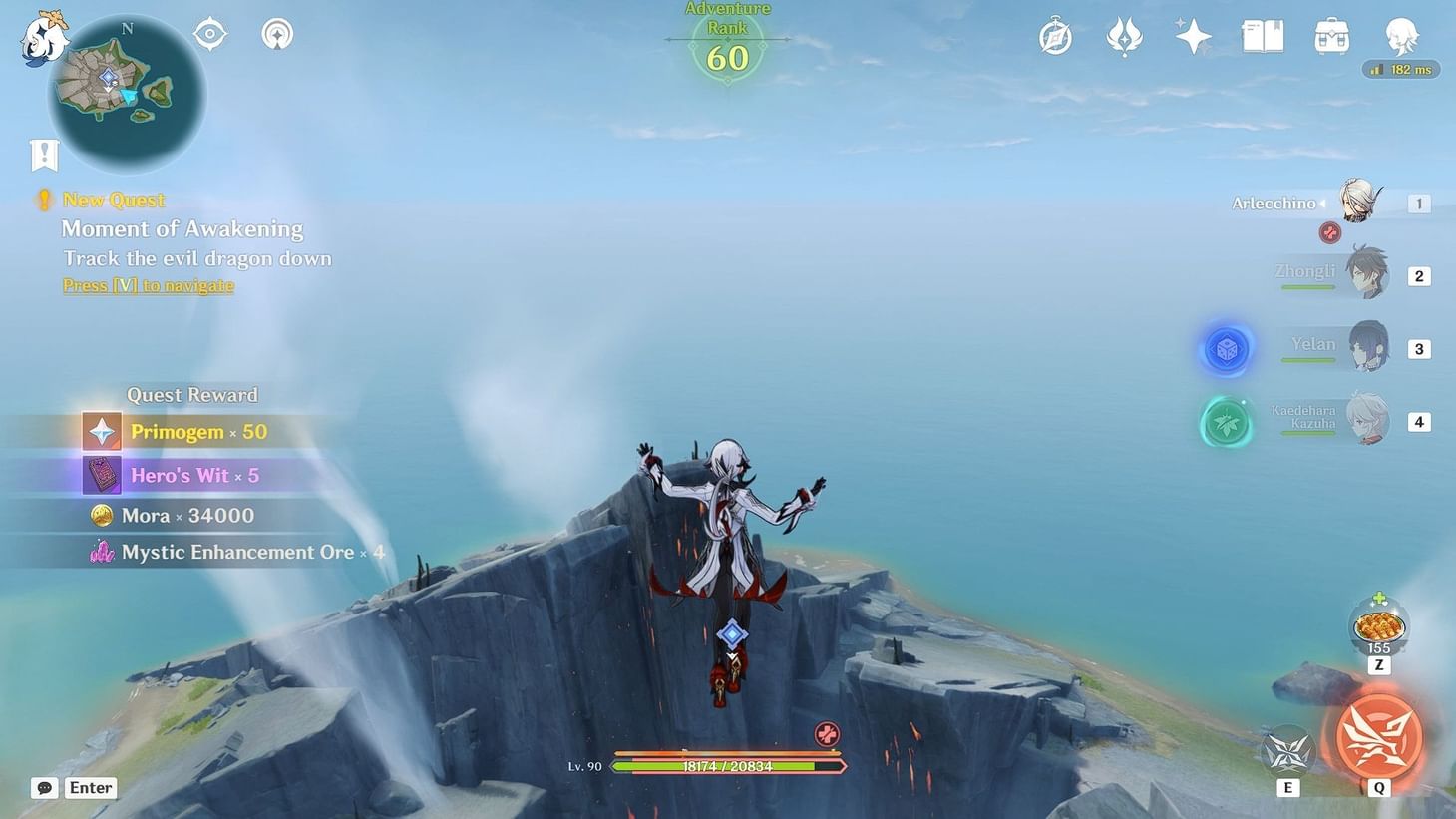
Task: Click Press [V] to navigate quest link
Action: tap(148, 286)
